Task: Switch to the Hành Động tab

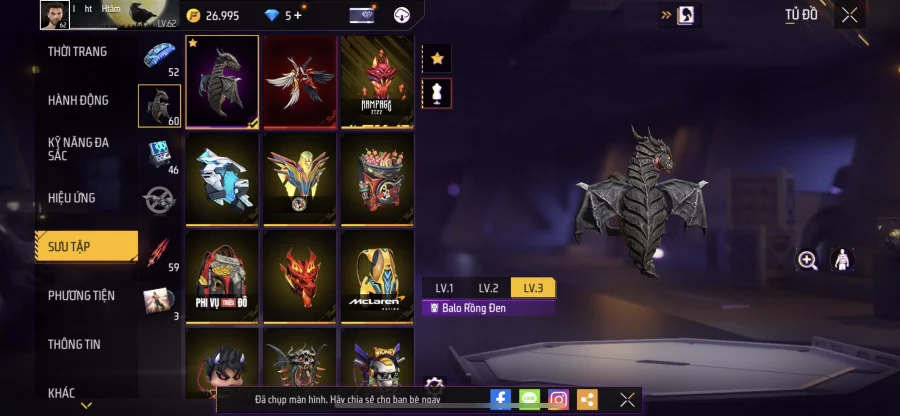Action: [x=78, y=100]
